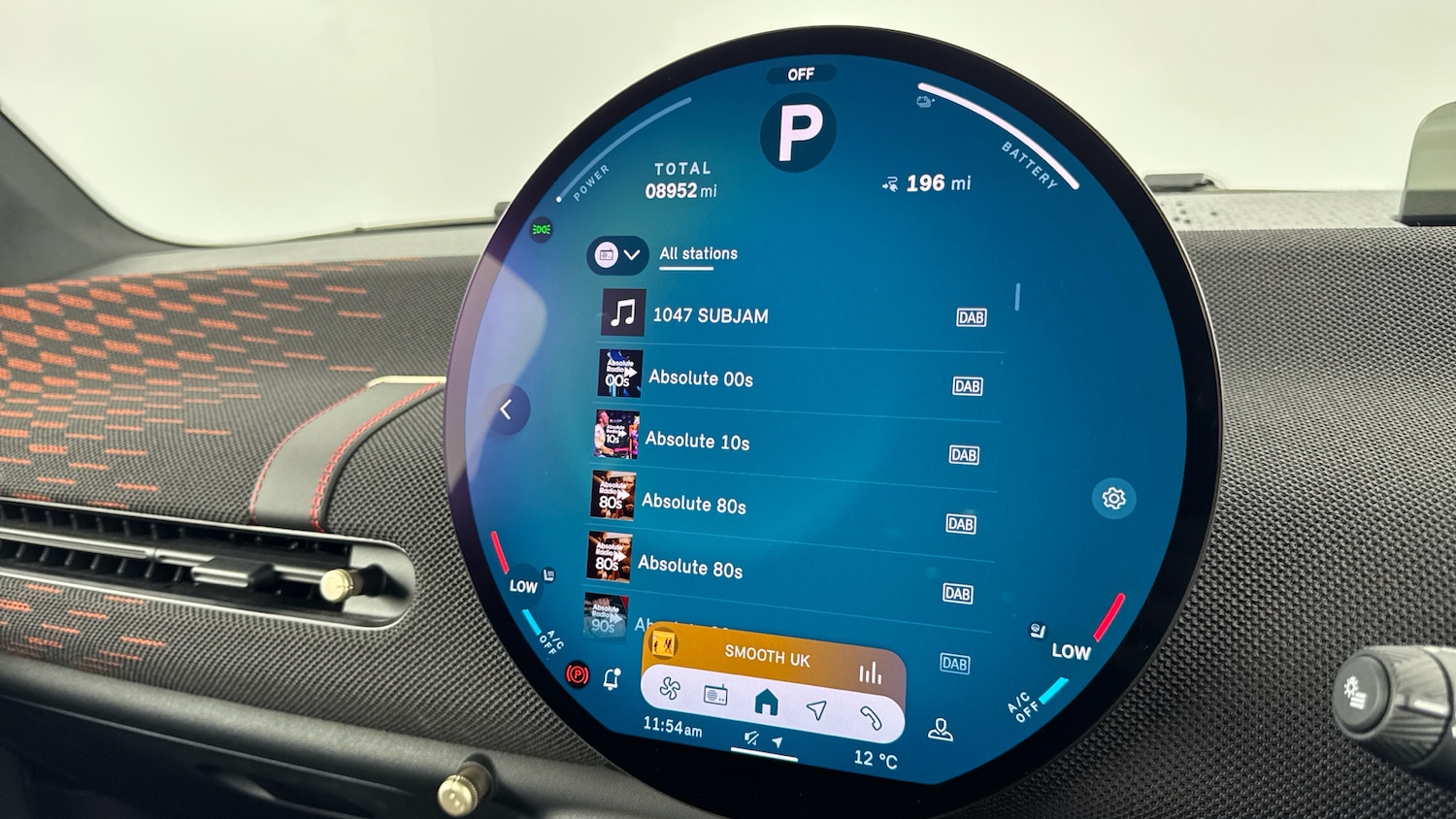Choose the Absolute 10s station
Image resolution: width=1456 pixels, height=819 pixels.
point(697,442)
